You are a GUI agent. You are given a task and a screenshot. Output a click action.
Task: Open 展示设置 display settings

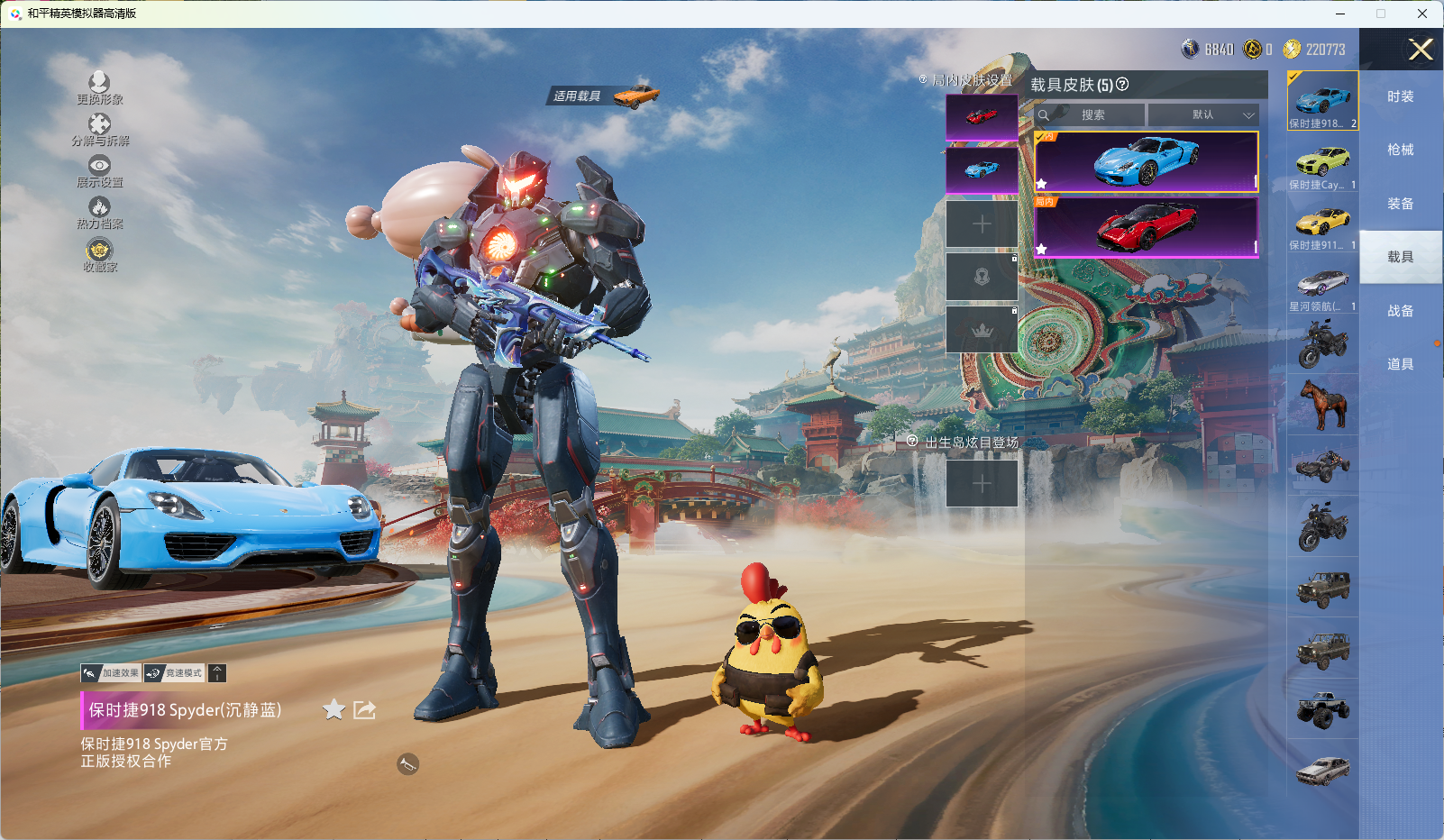tap(99, 170)
